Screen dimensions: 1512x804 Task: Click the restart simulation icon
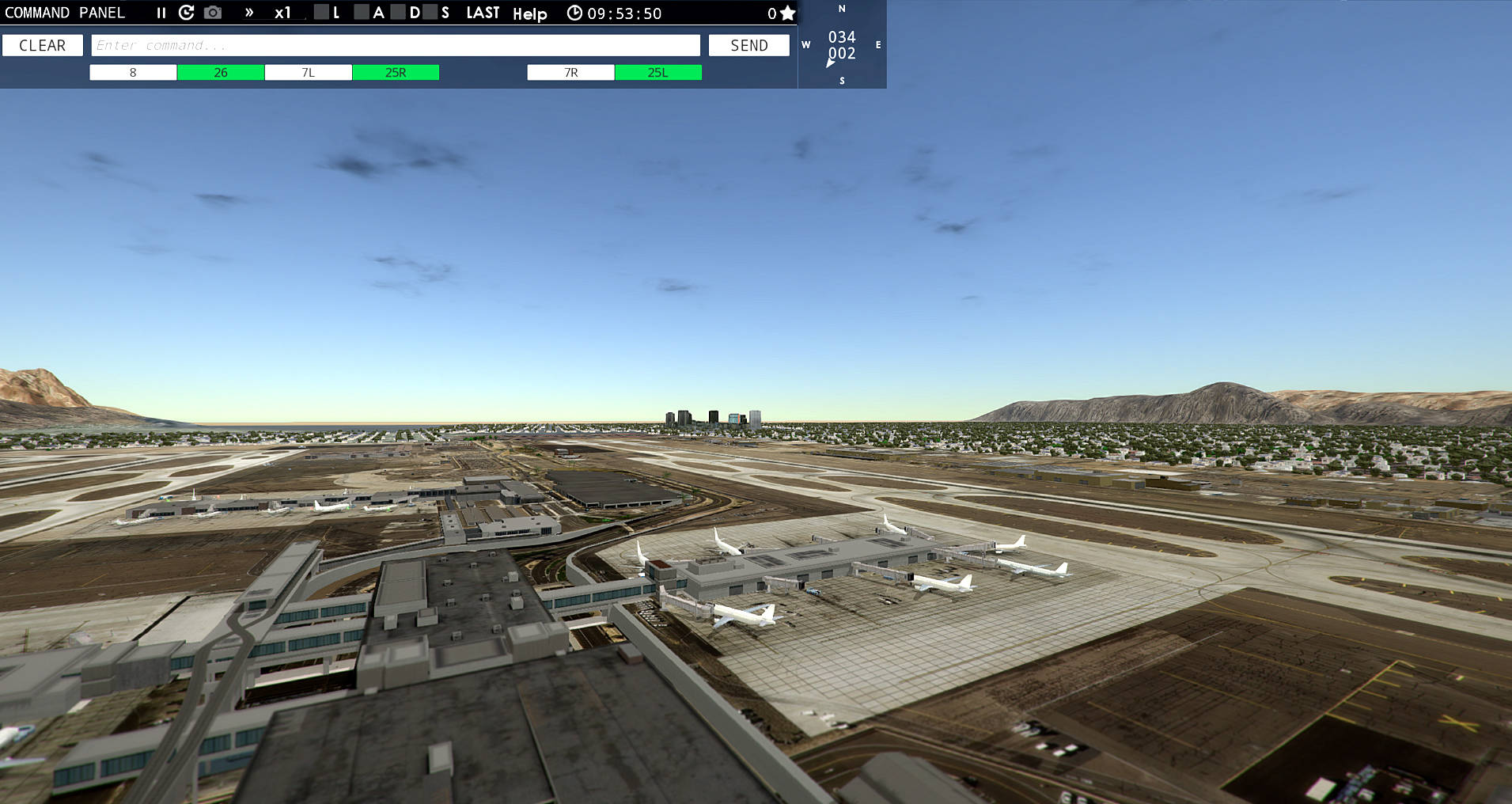pyautogui.click(x=187, y=13)
